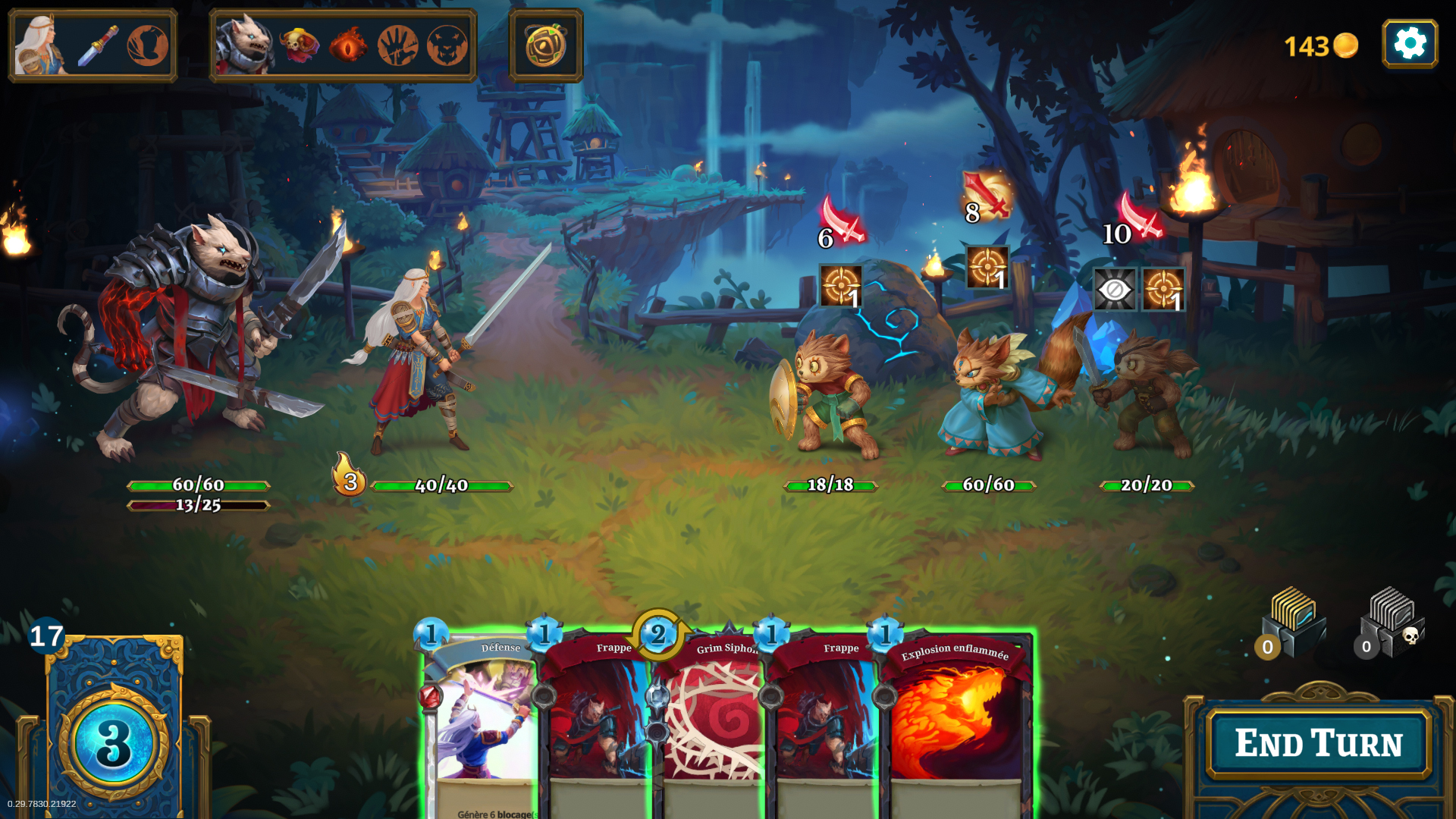
Task: Inspect the dagger icon
Action: [x=99, y=45]
